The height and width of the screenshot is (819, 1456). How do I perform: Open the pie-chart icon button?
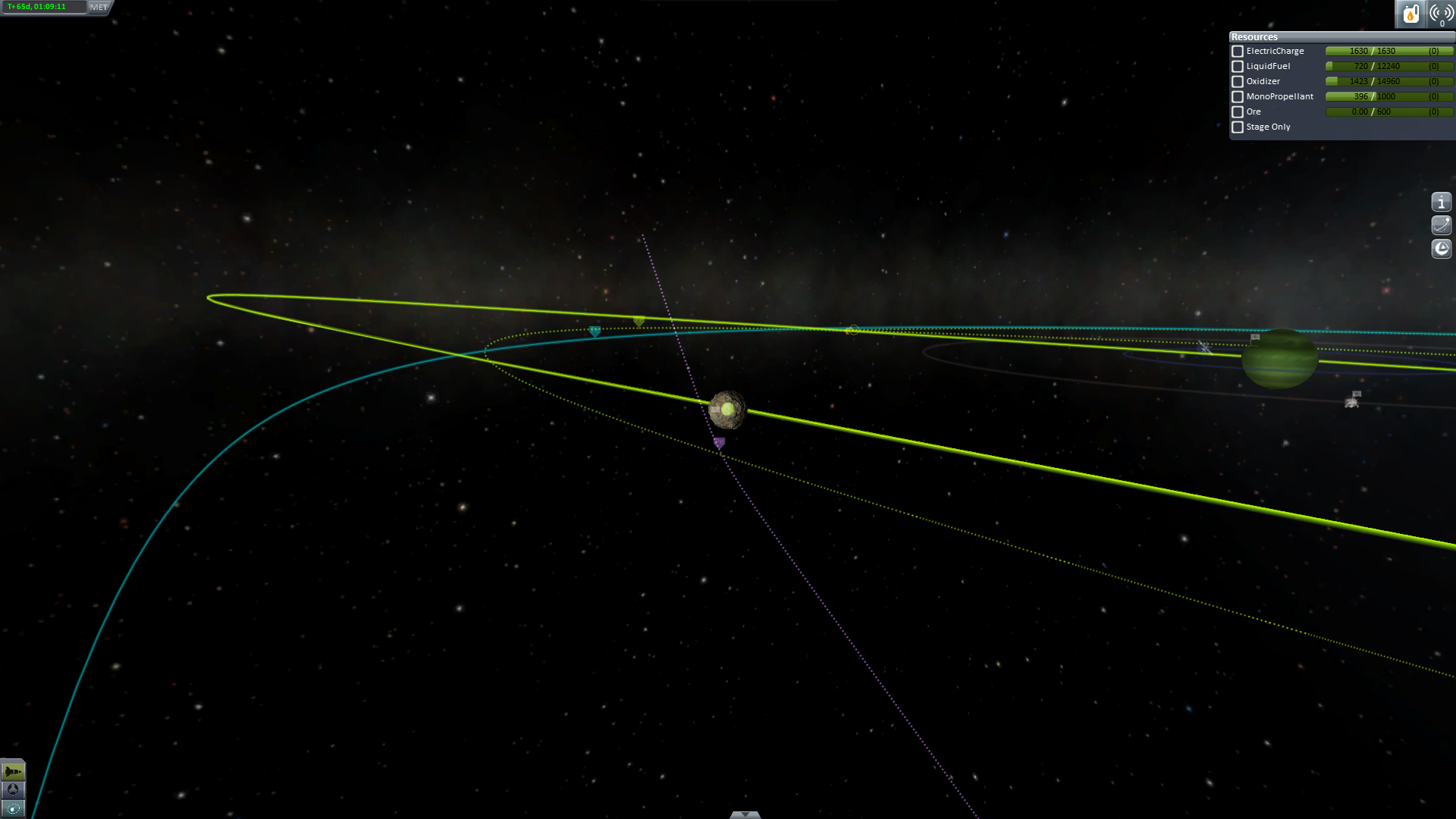pyautogui.click(x=1441, y=249)
